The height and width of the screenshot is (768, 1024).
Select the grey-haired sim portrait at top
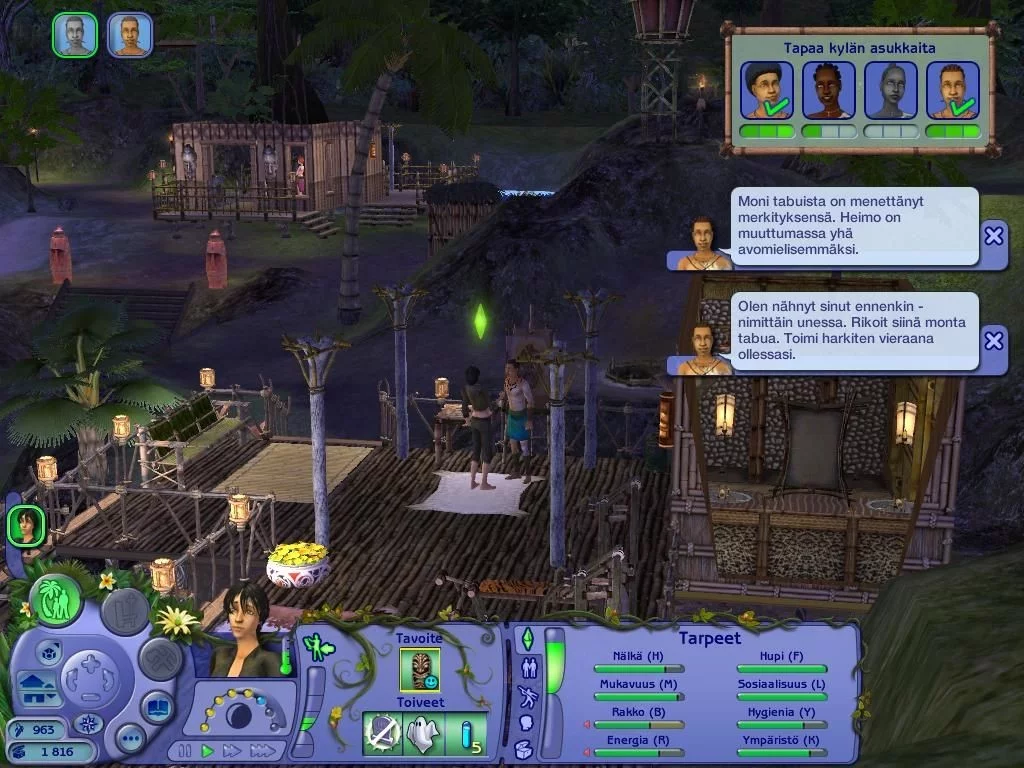pyautogui.click(x=75, y=35)
